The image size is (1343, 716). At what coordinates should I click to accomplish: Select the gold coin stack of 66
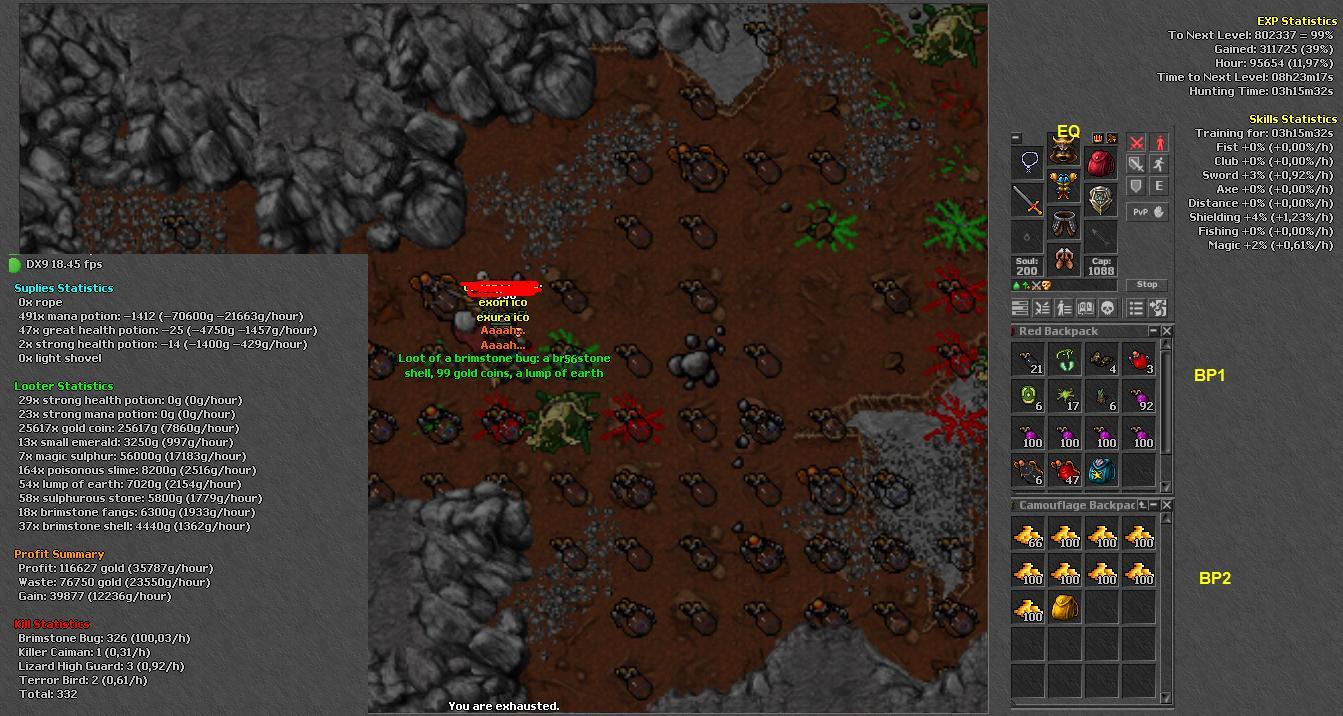pyautogui.click(x=1028, y=535)
